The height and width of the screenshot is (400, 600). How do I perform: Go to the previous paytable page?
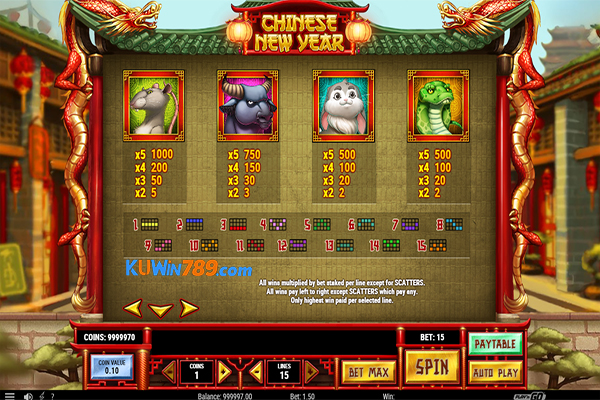click(x=132, y=308)
